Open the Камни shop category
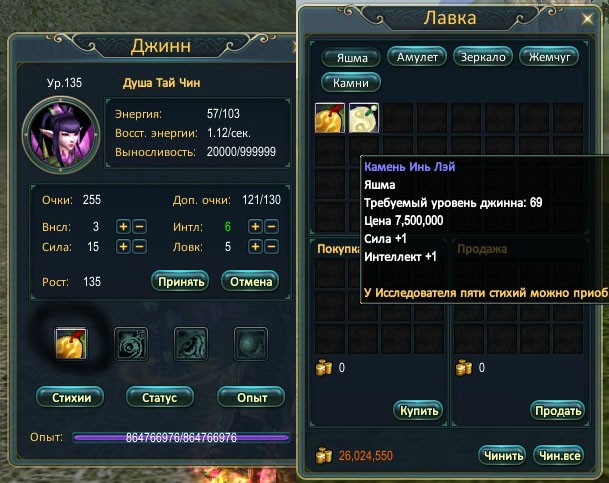This screenshot has height=483, width=609. (350, 82)
